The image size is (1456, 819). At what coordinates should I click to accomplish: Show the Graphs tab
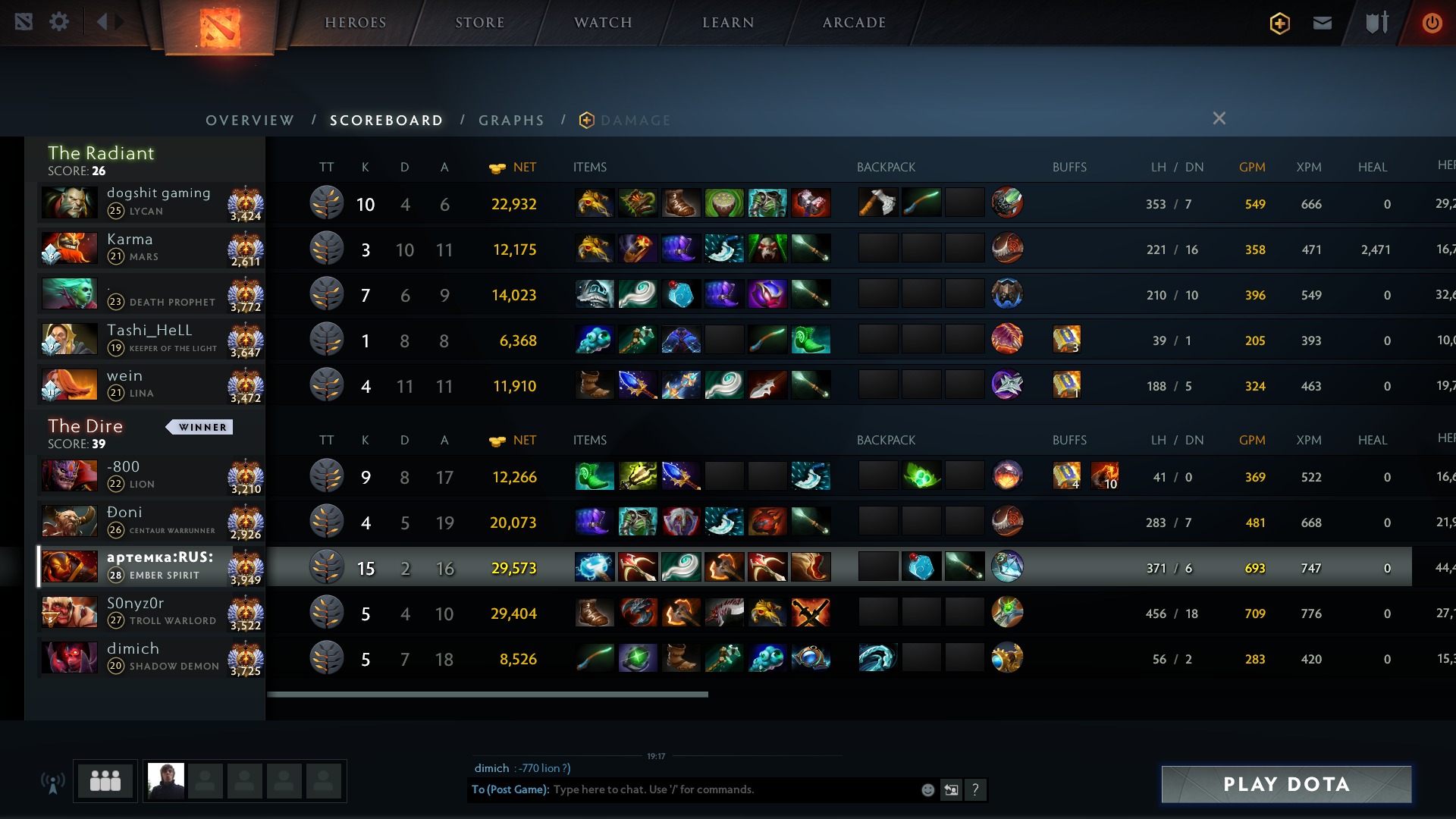(511, 121)
